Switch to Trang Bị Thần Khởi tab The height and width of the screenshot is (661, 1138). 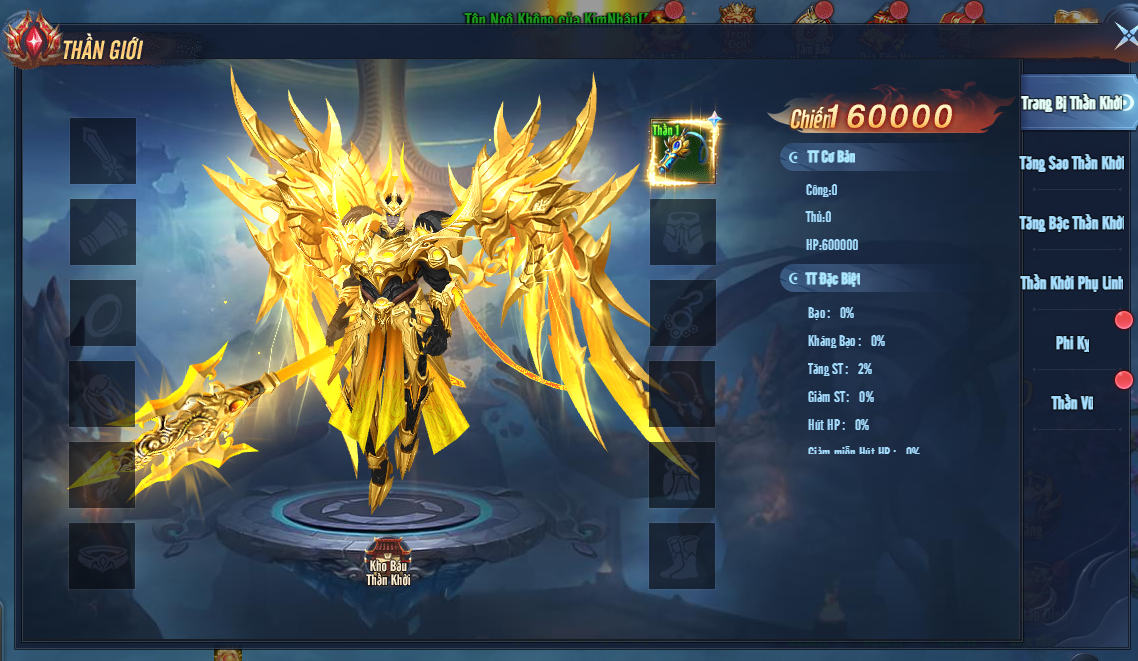(x=1072, y=103)
